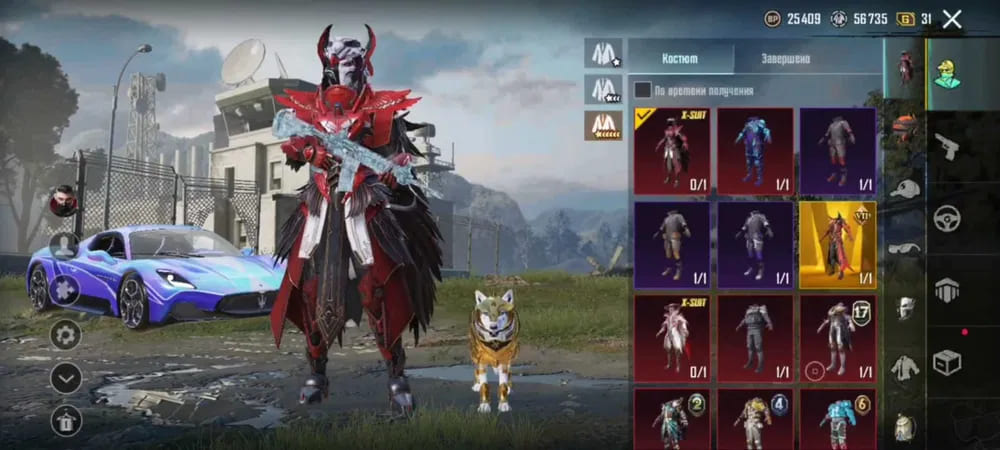Select the equipped red X-Suit outfit

pos(671,151)
